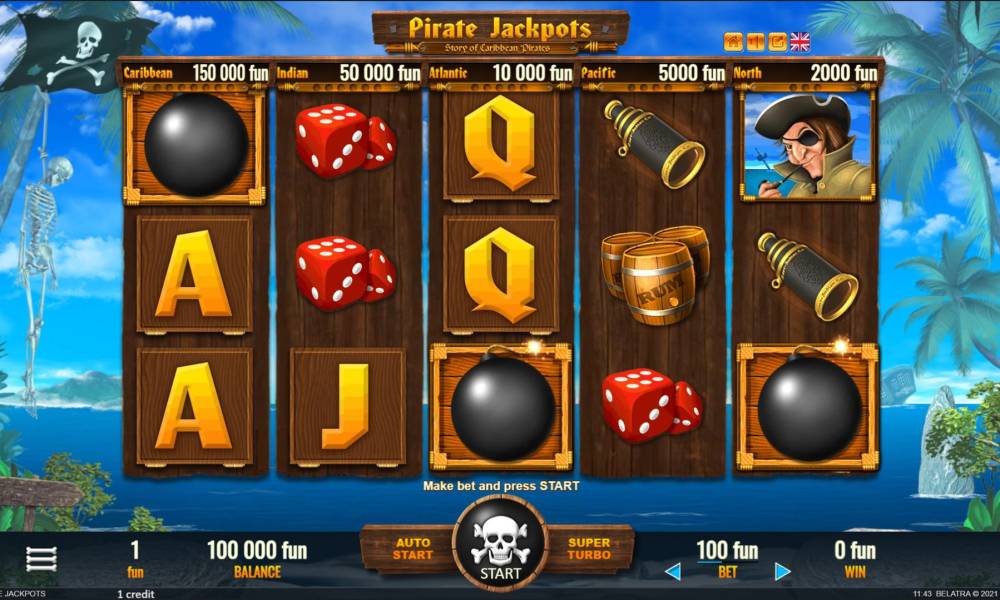Activate Super Turbo mode
Screen dimensions: 1000x600
coord(589,548)
